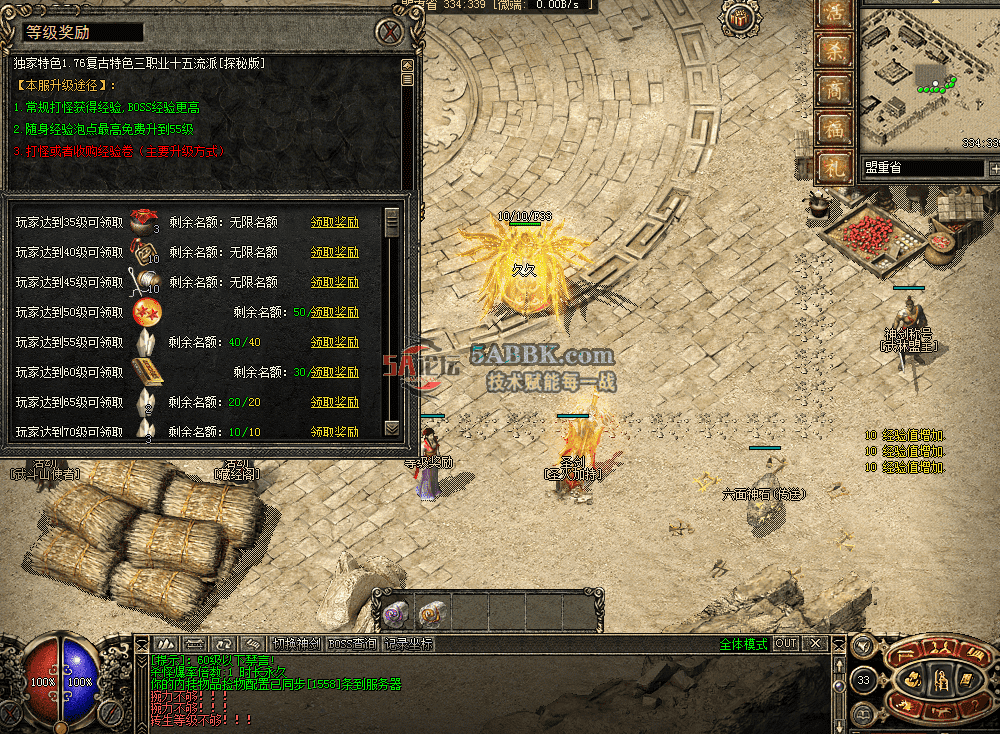
Task: Claim the level 35 reward link
Action: [334, 222]
